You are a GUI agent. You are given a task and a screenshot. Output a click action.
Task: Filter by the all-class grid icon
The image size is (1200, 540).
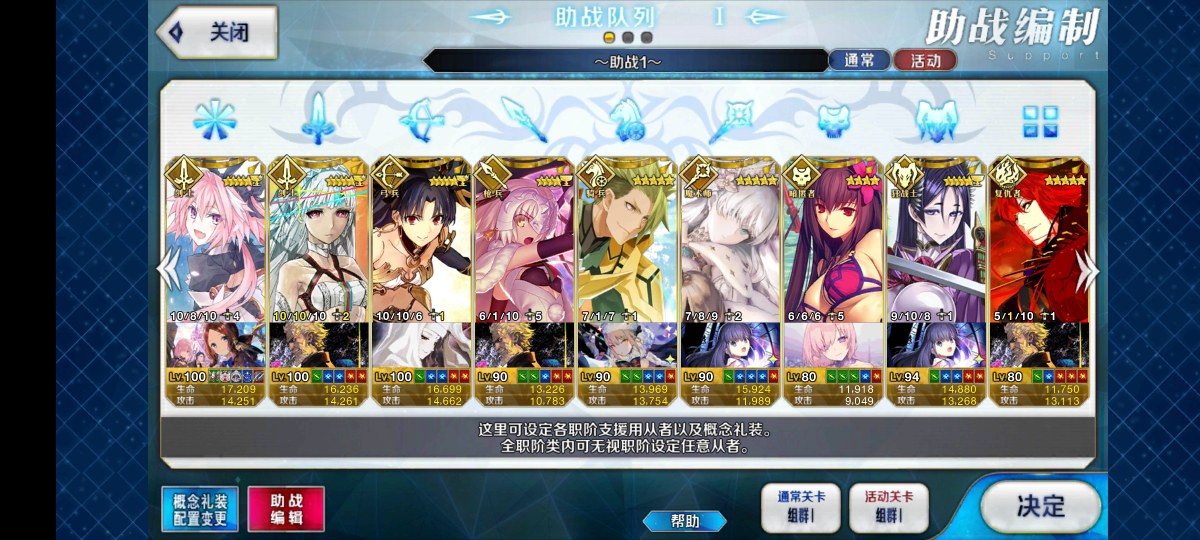tap(1040, 121)
